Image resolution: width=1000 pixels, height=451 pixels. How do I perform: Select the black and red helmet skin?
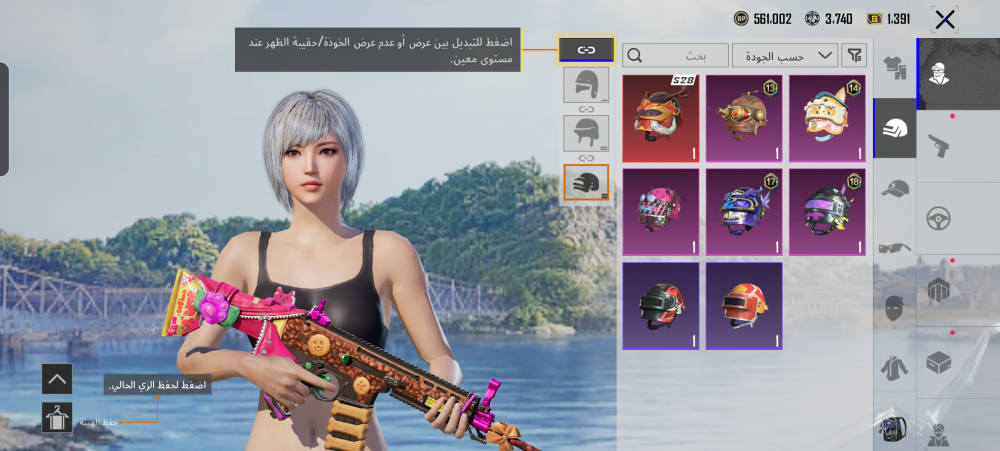coord(659,305)
